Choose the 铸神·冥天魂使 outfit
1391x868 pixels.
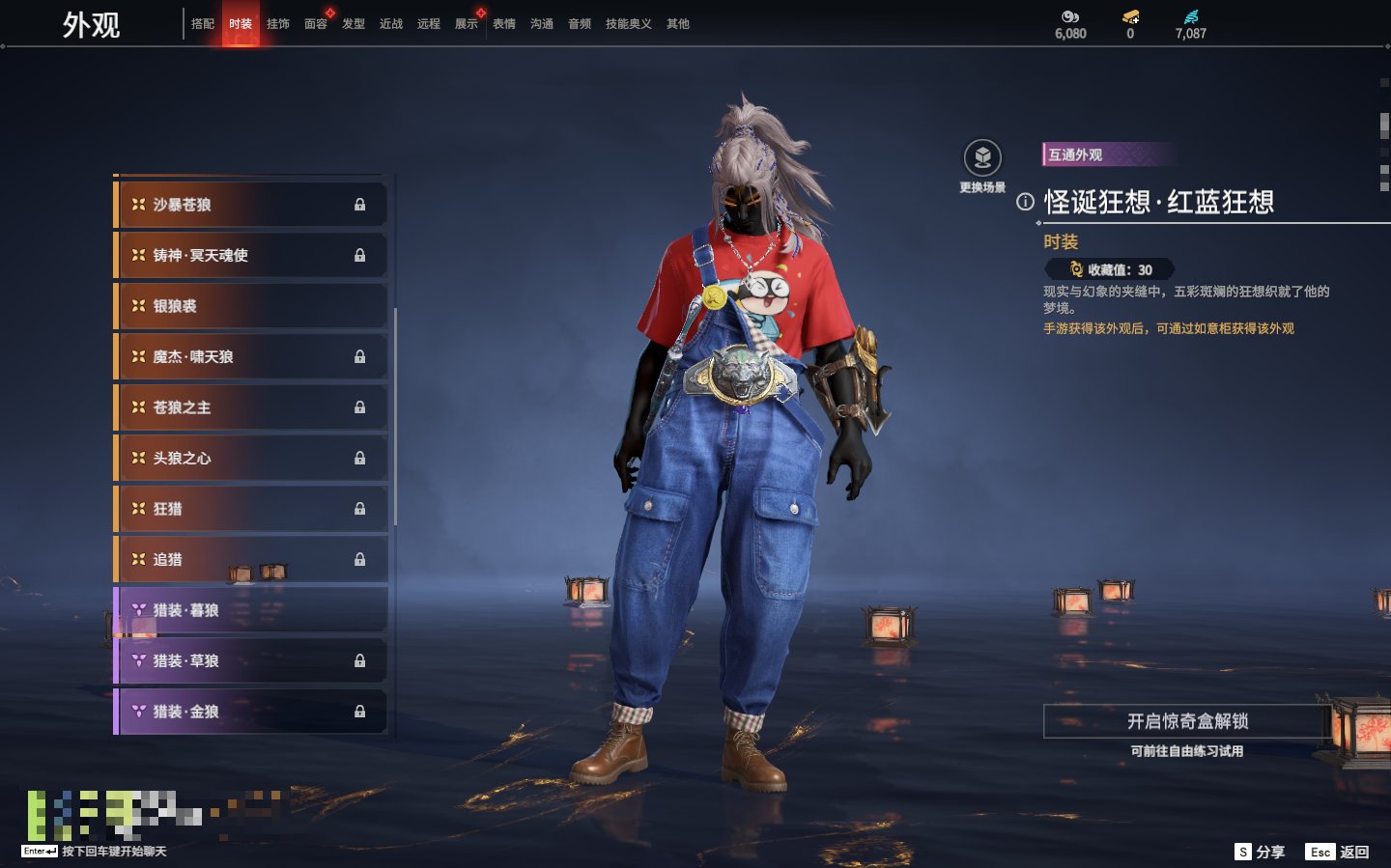click(250, 255)
